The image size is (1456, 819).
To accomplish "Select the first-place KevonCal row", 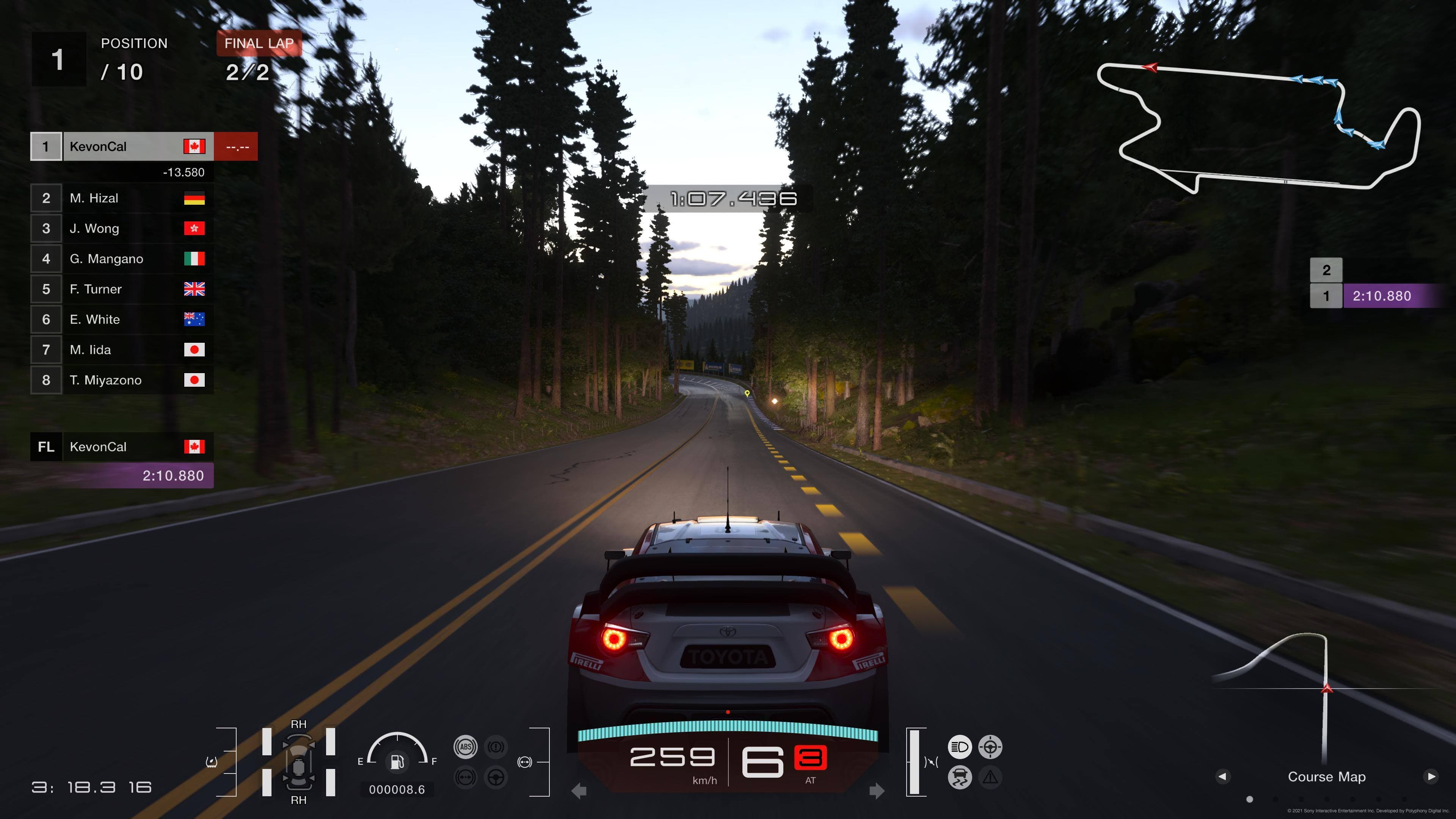I will point(121,146).
